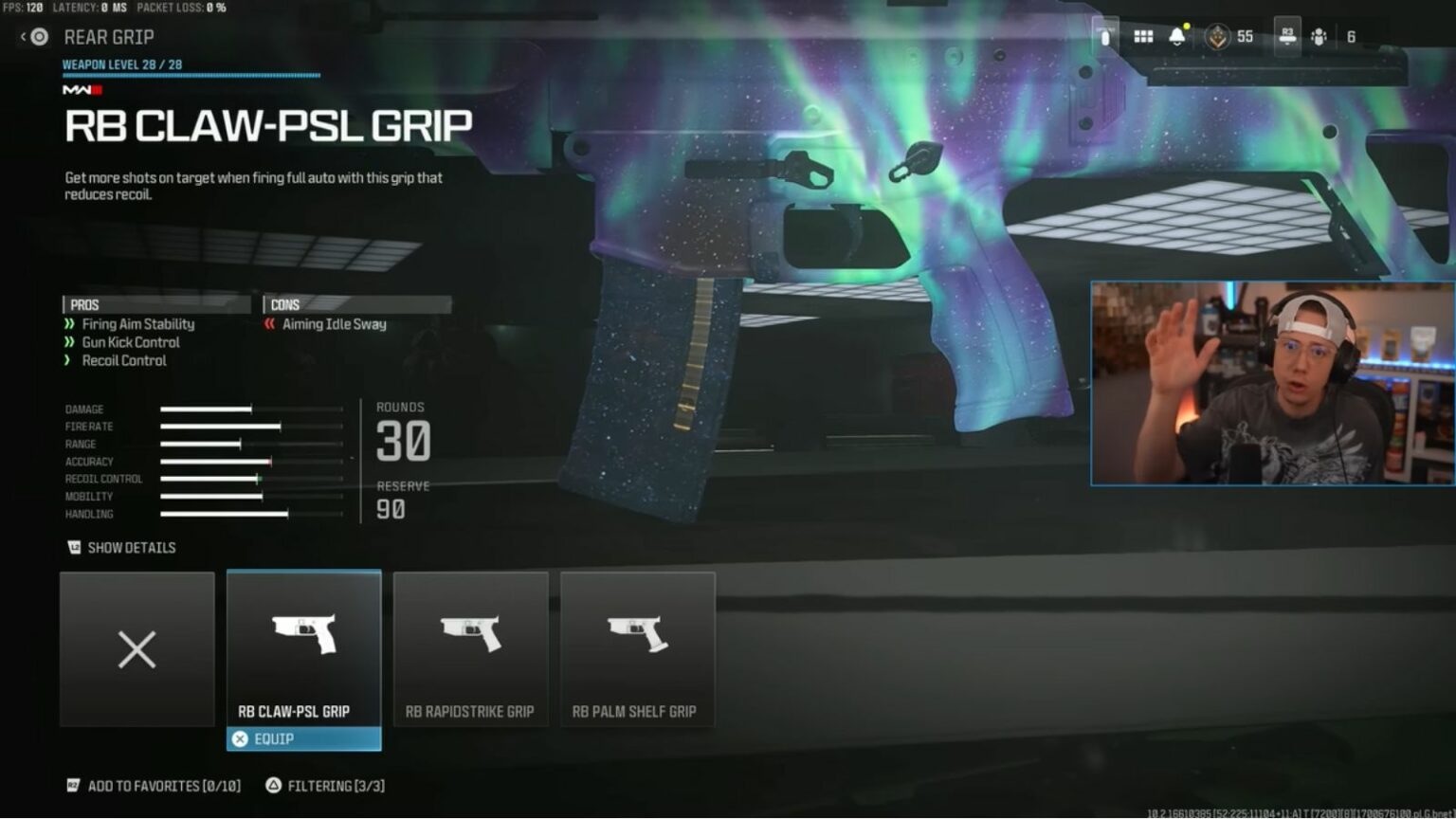Click the controller battery icon top right

pos(1104,35)
